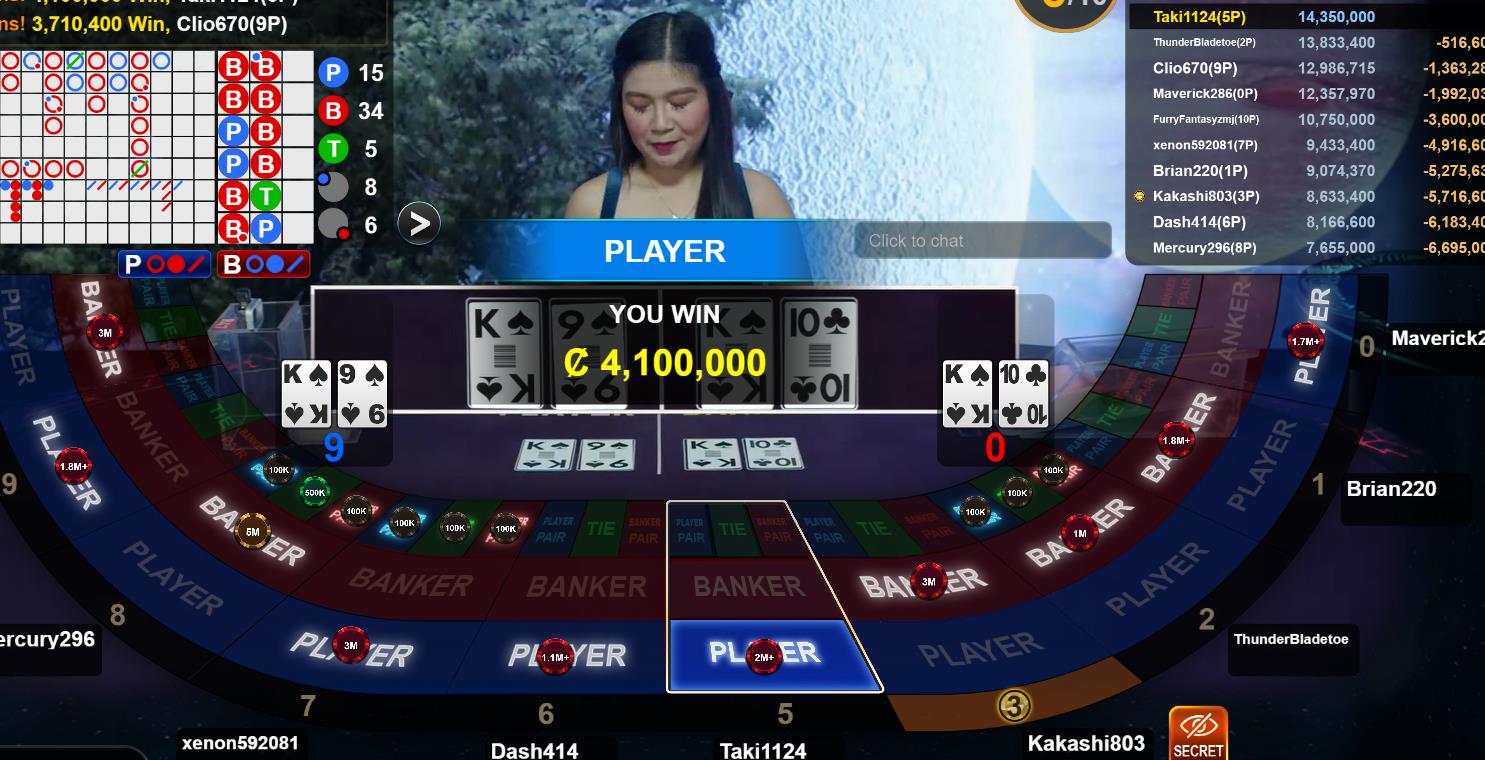Toggle the SECRET button
Screen dimensions: 1485x760
[x=1198, y=734]
